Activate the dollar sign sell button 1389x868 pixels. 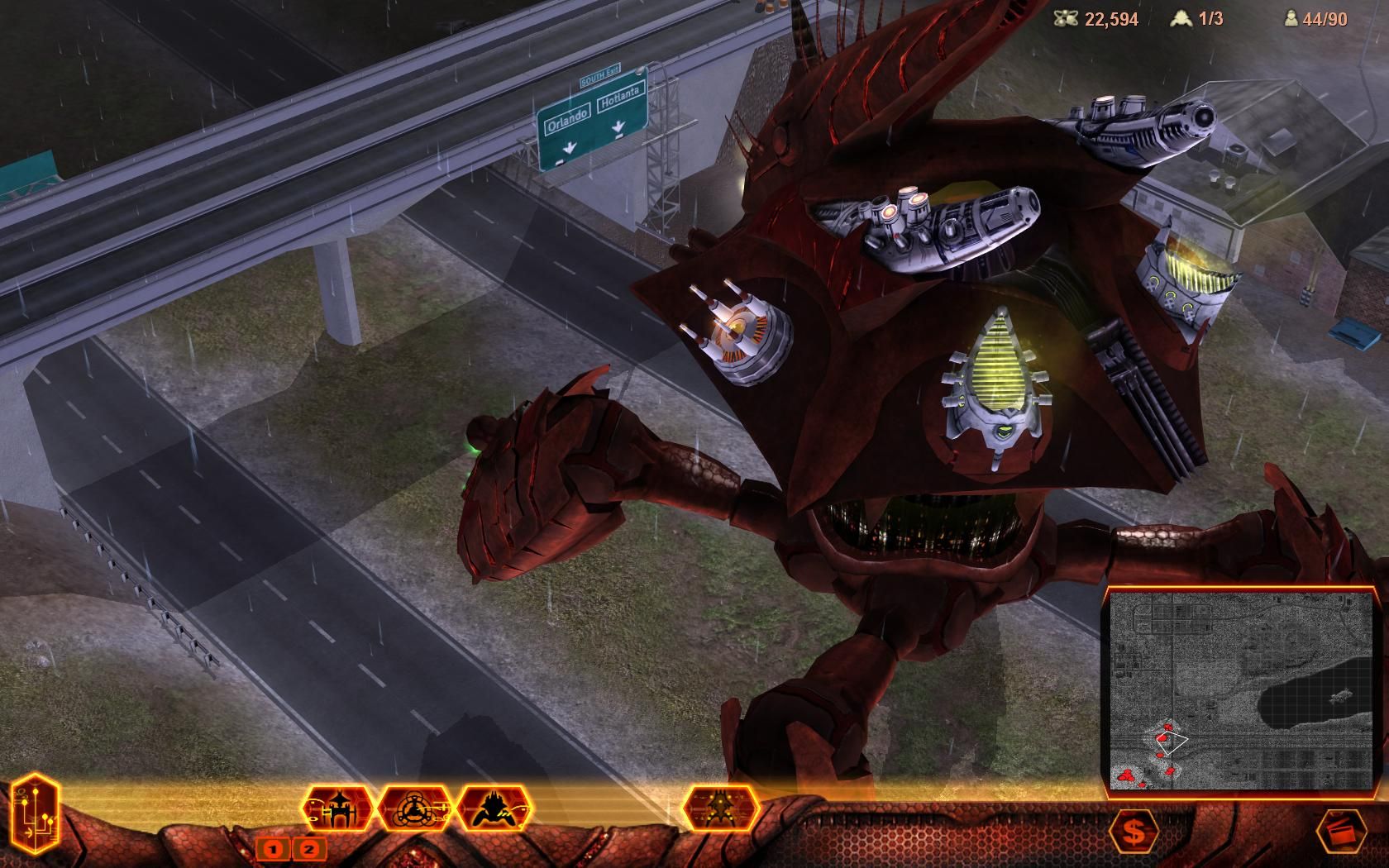coord(1134,832)
